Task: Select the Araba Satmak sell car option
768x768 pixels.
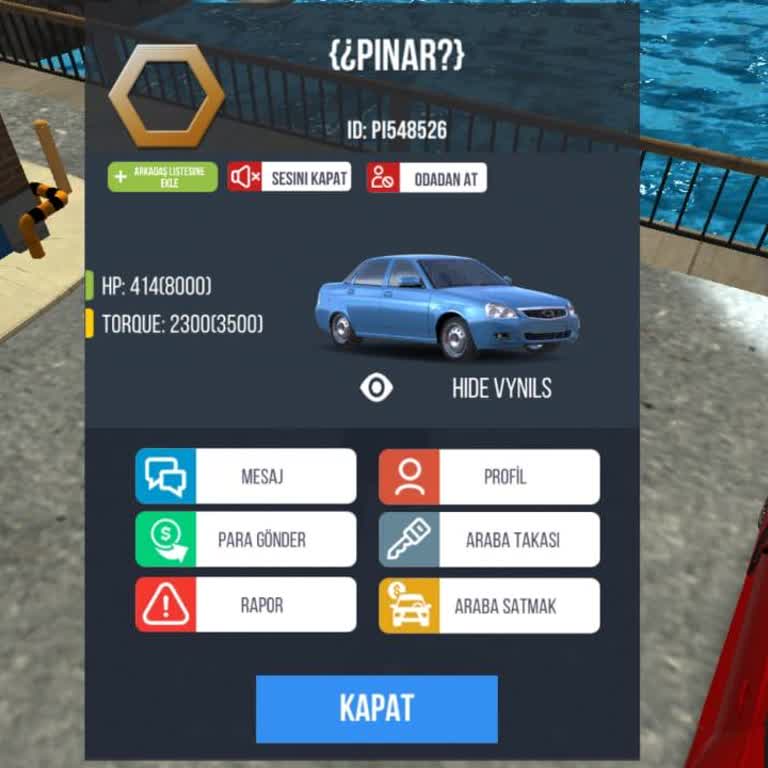Action: pos(489,606)
